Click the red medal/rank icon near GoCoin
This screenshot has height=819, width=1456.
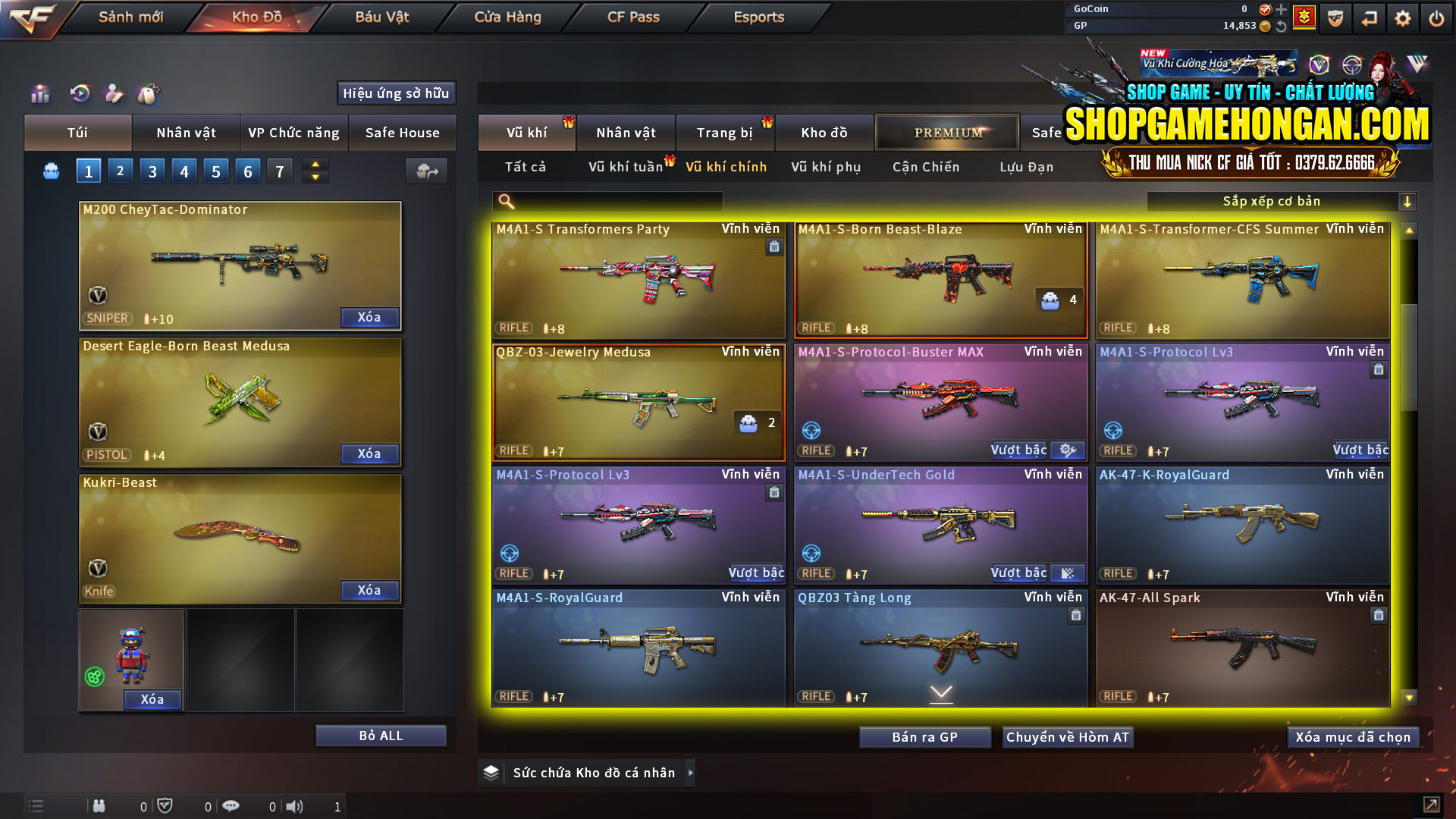1304,17
